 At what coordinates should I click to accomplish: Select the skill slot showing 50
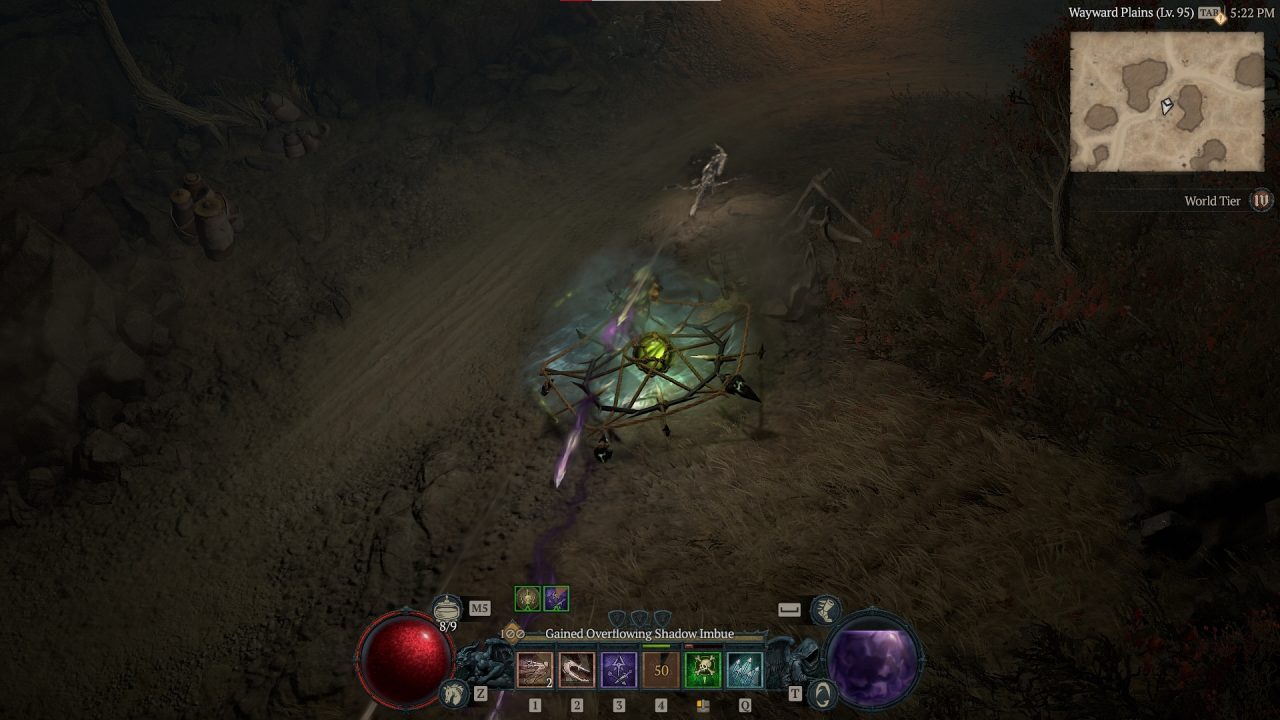pyautogui.click(x=660, y=670)
